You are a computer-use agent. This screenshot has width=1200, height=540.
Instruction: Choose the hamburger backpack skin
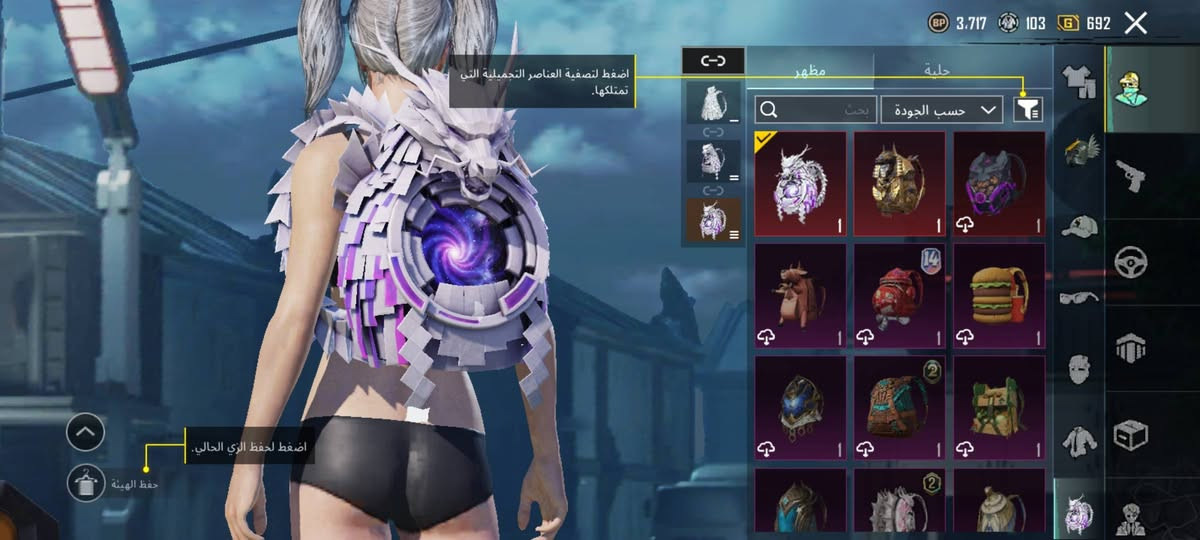[998, 296]
